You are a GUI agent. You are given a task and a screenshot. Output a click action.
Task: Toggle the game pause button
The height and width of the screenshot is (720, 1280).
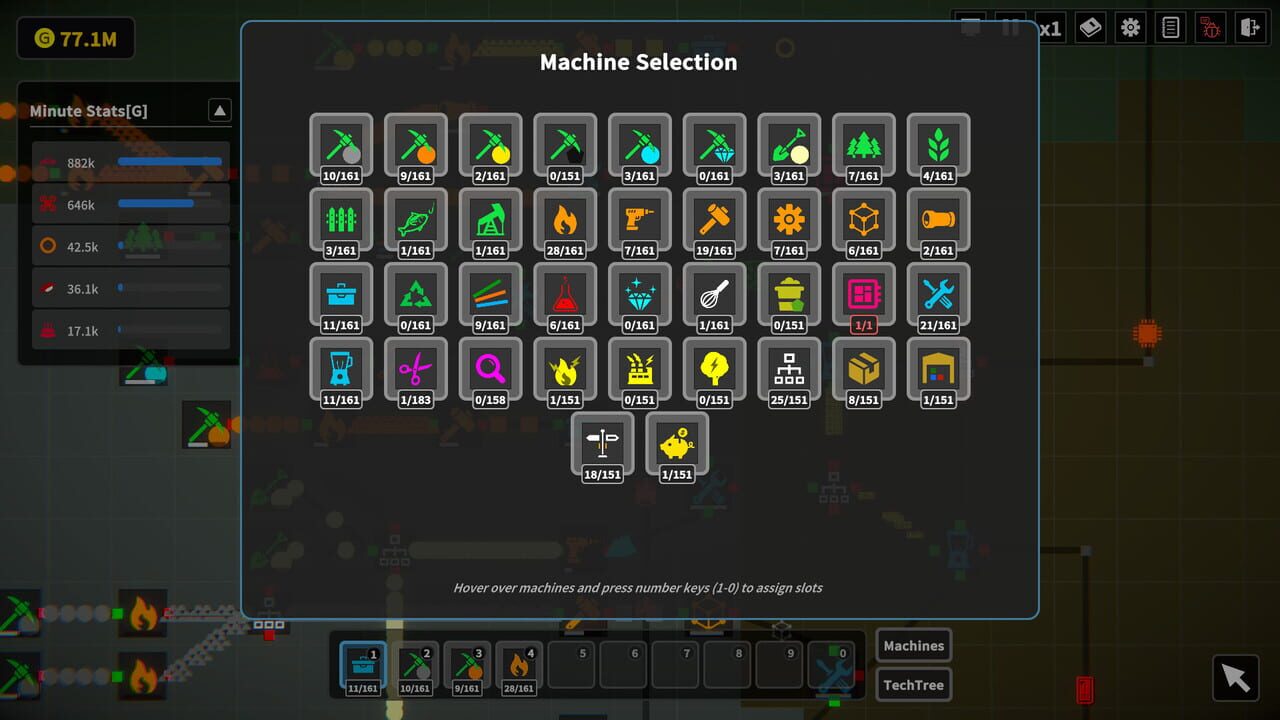(1010, 27)
